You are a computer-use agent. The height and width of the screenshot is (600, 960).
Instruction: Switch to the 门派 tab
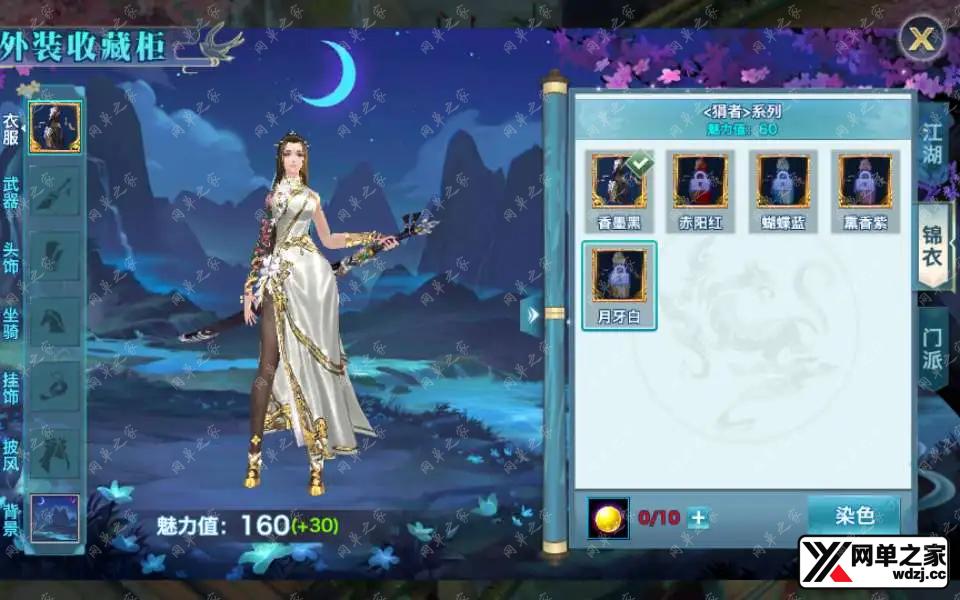[x=932, y=350]
